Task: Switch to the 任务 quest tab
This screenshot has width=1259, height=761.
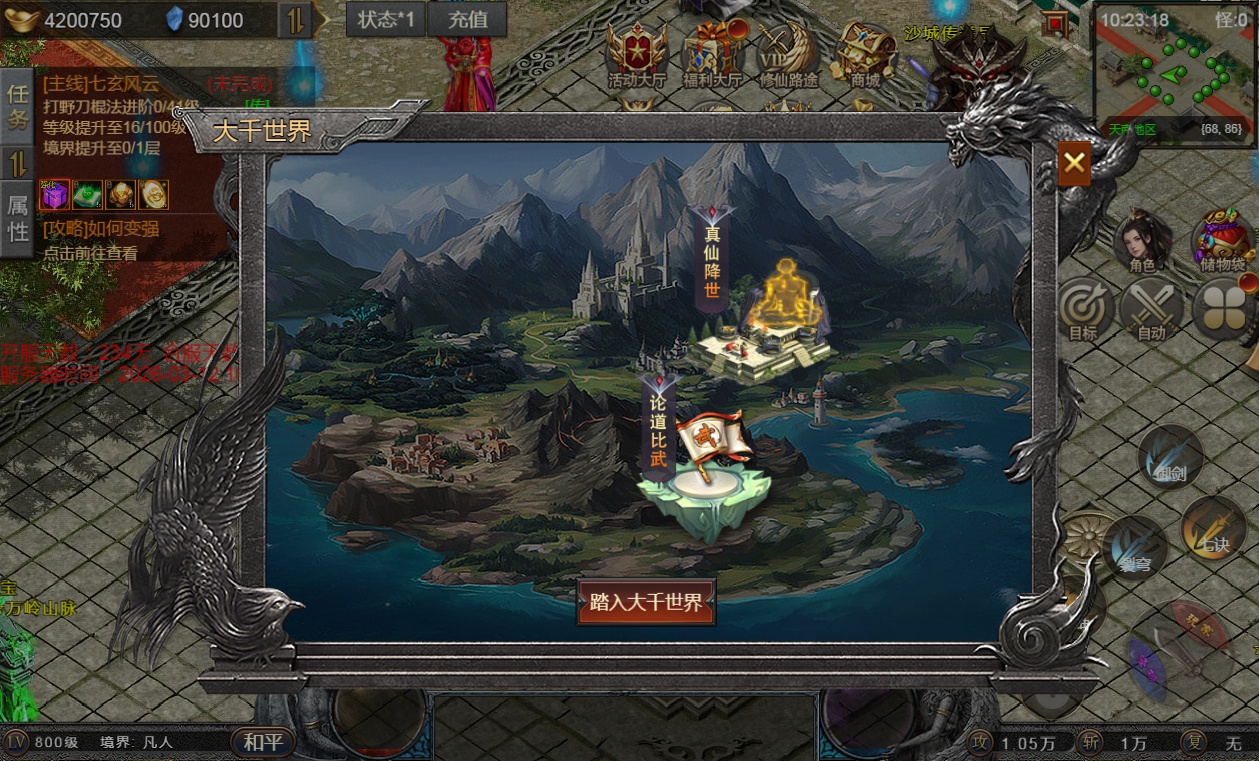Action: pyautogui.click(x=18, y=107)
